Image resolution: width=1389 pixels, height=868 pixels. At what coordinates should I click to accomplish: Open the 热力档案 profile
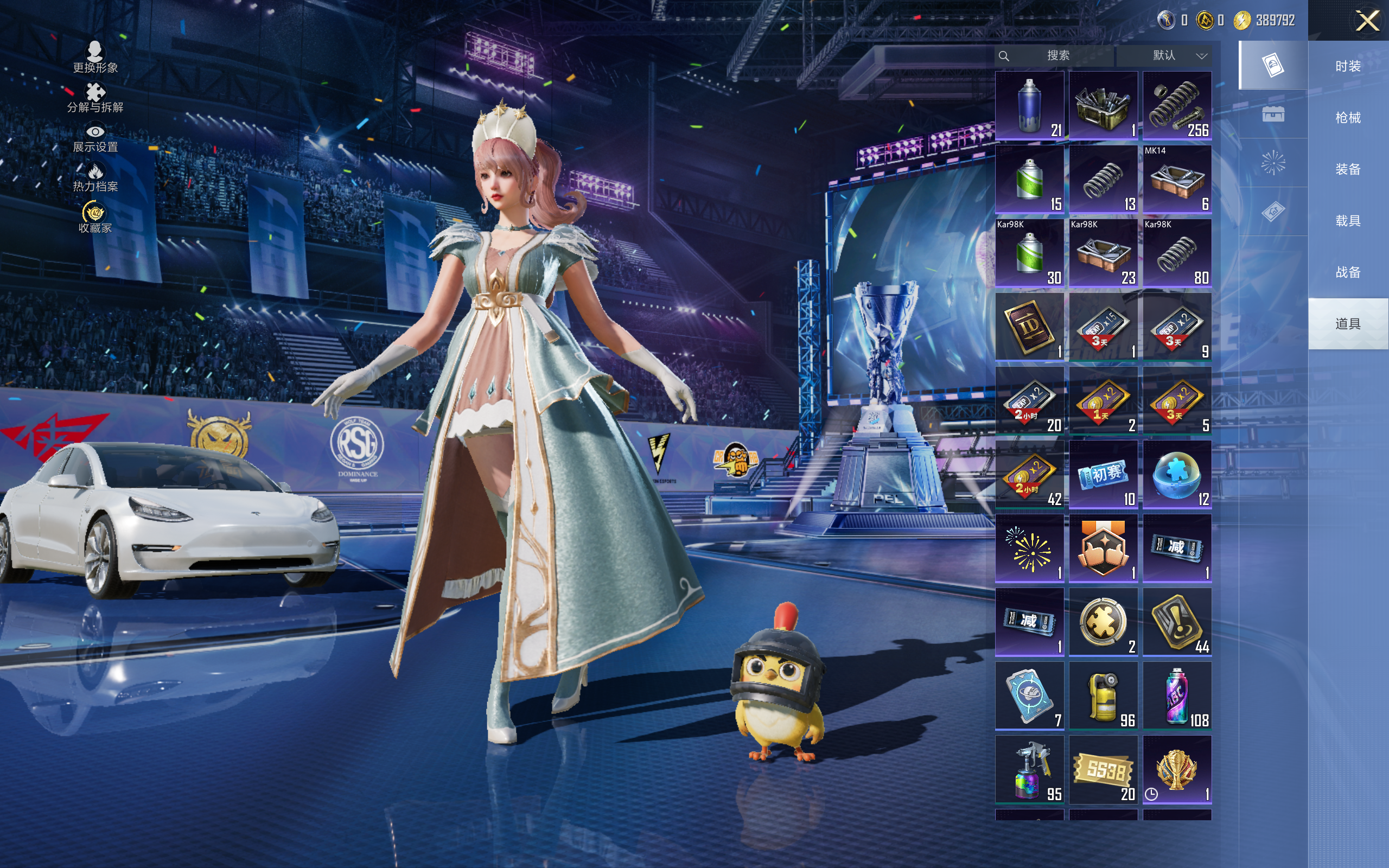95,177
